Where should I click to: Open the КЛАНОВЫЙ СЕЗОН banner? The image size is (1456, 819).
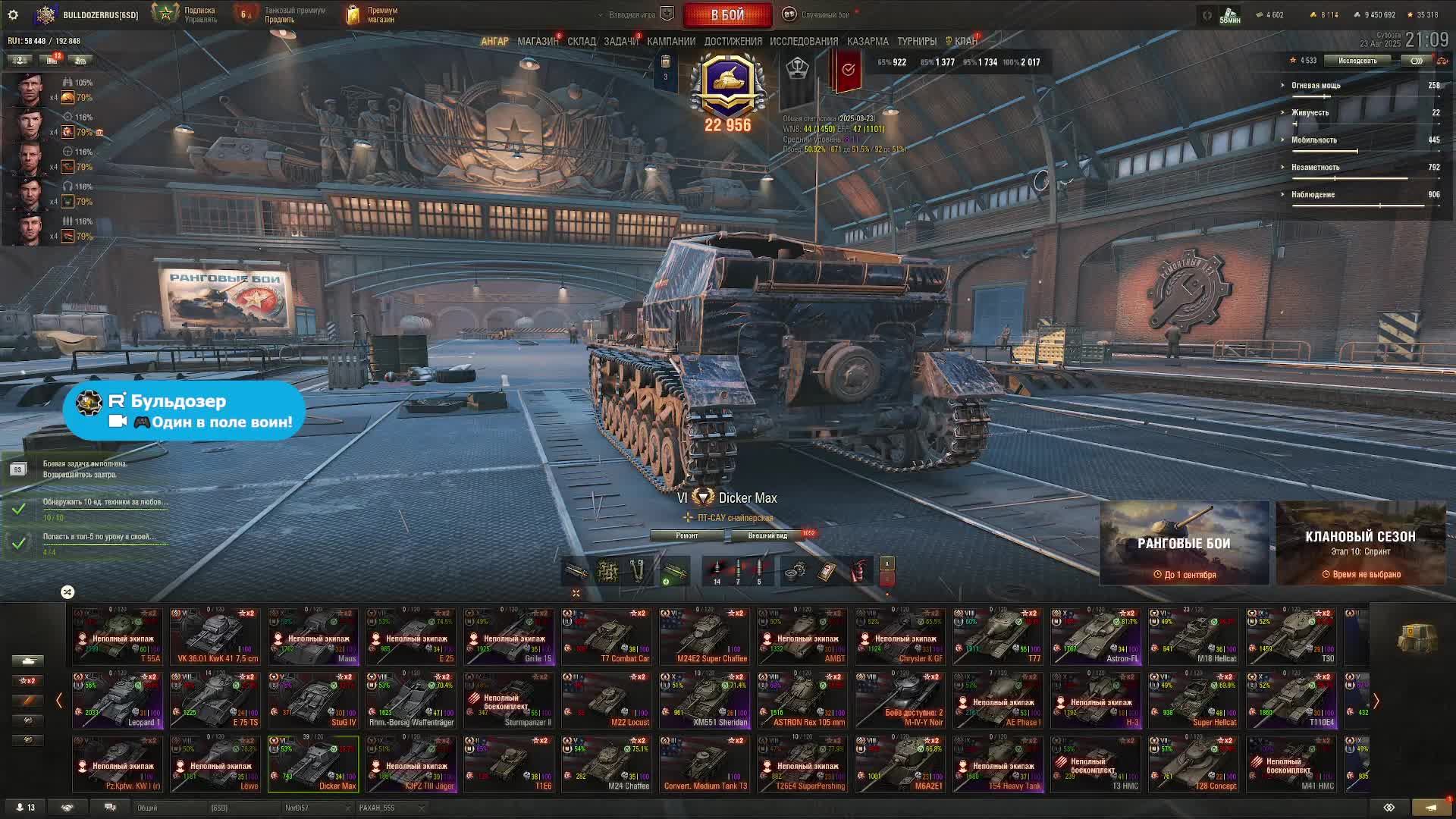coord(1360,543)
